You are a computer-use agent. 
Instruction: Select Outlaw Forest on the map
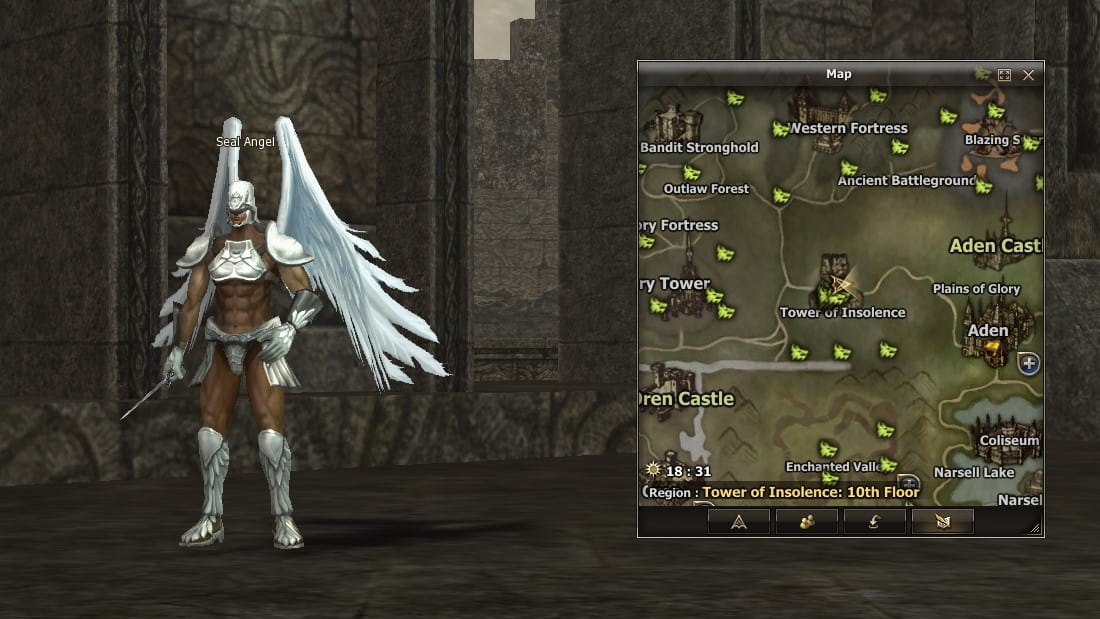pyautogui.click(x=706, y=189)
